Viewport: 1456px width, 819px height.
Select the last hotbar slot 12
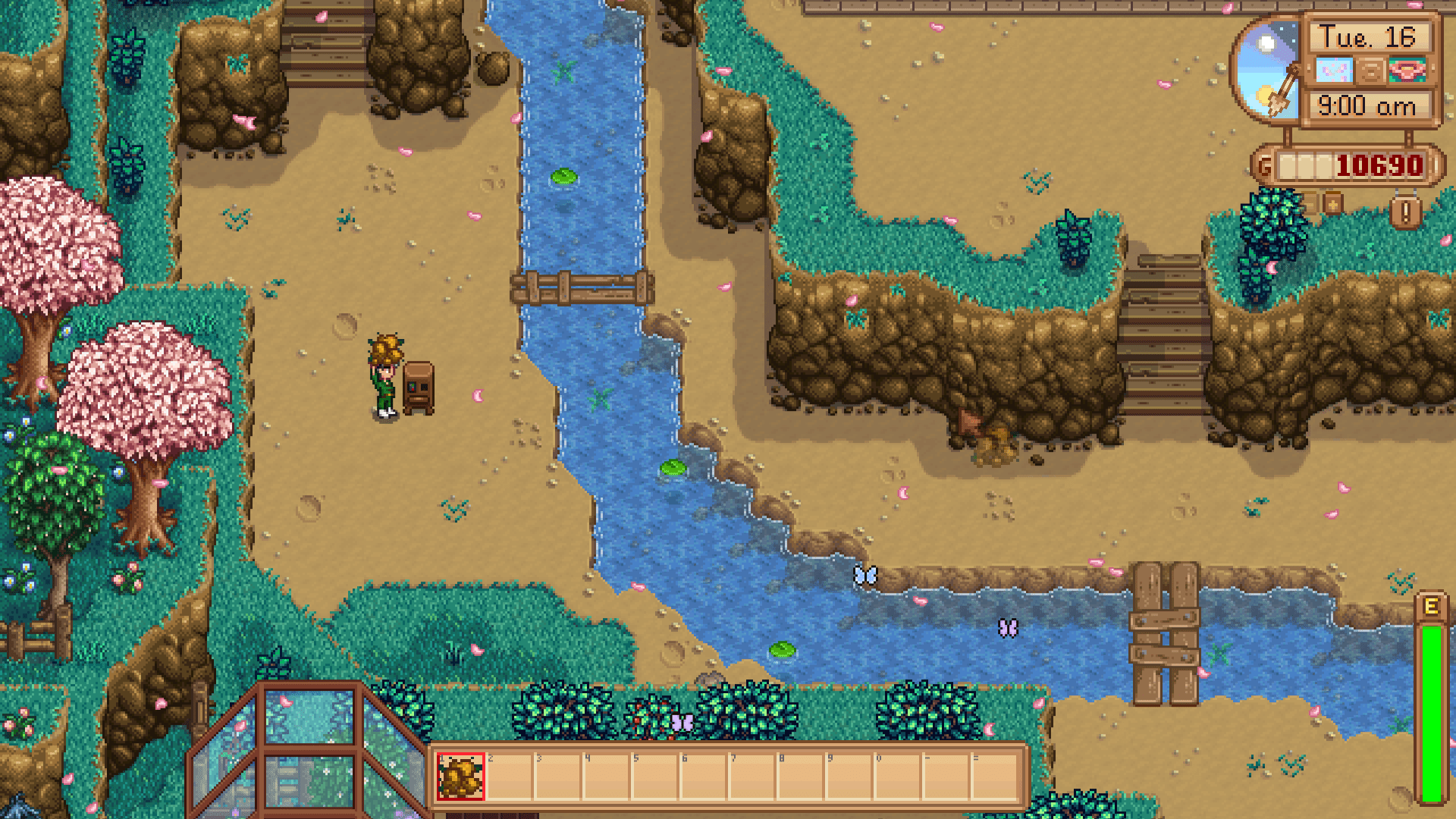tap(994, 775)
